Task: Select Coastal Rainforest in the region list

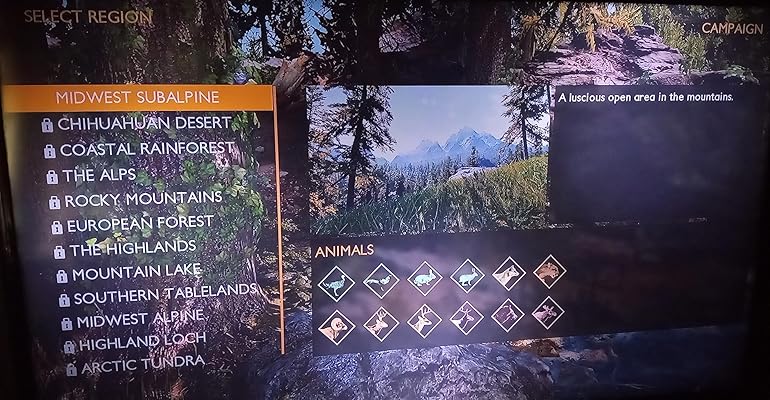Action: 146,149
